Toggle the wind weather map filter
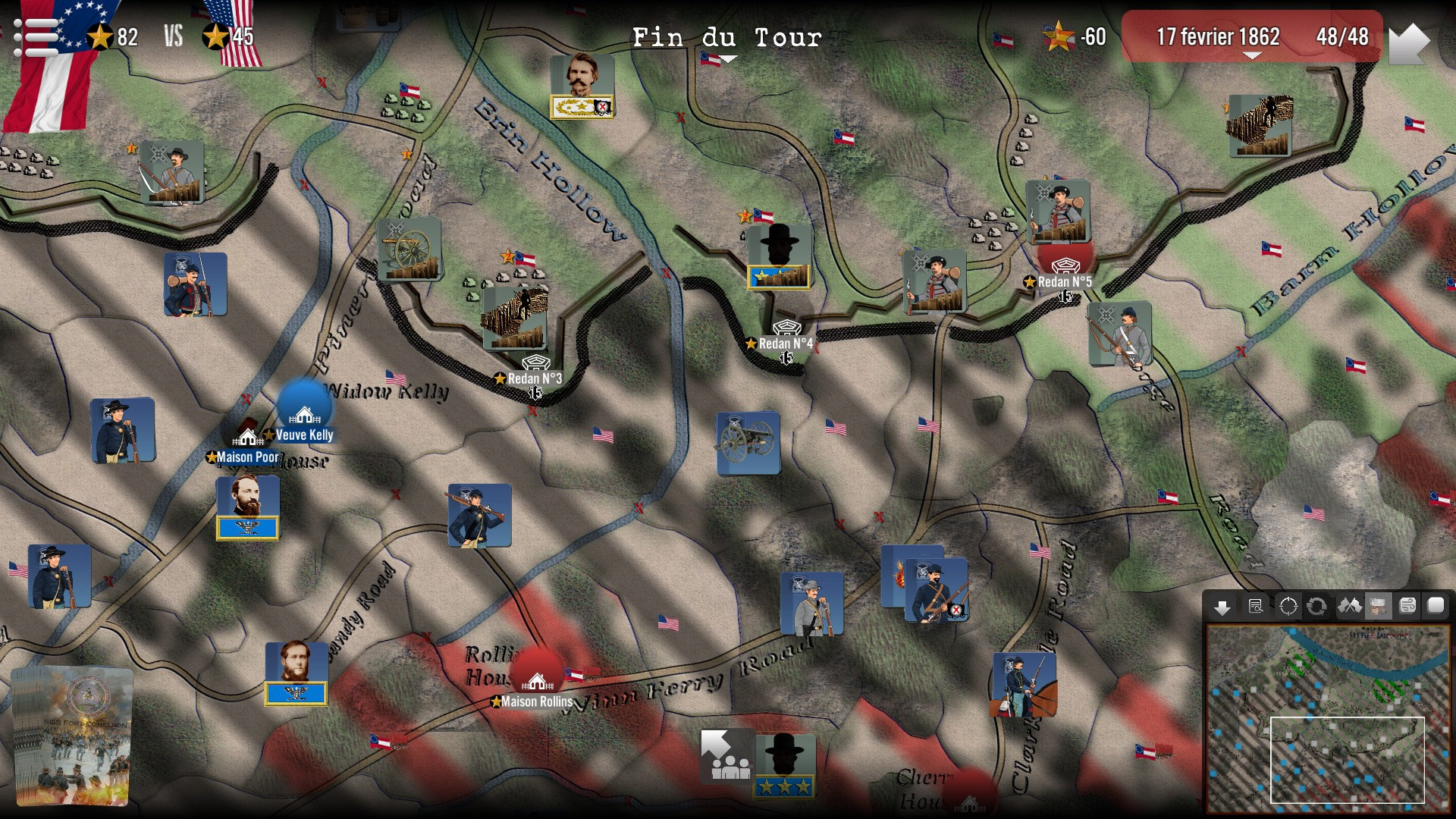The width and height of the screenshot is (1456, 819). click(1407, 606)
